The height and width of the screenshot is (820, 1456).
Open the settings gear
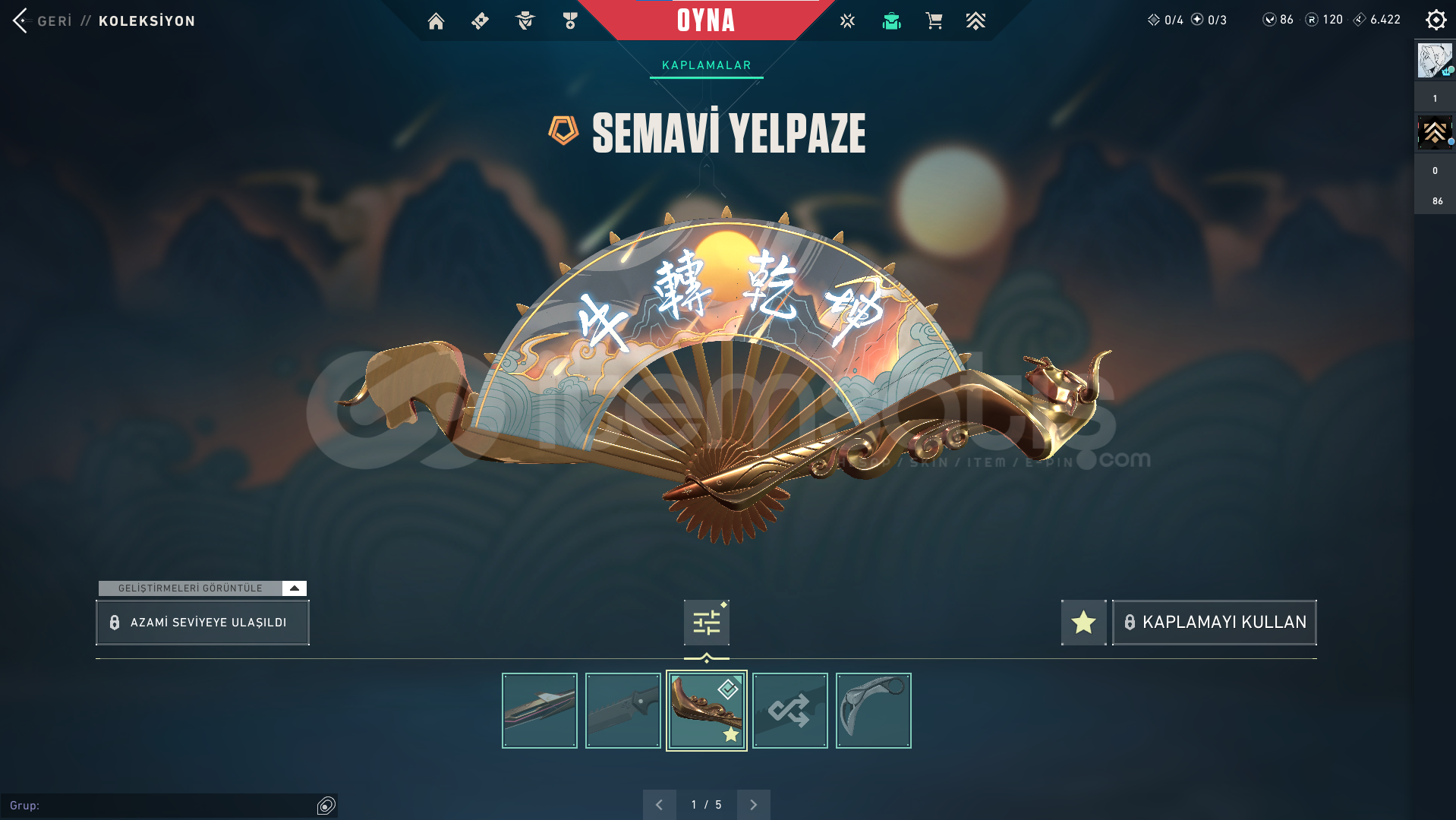(1436, 20)
